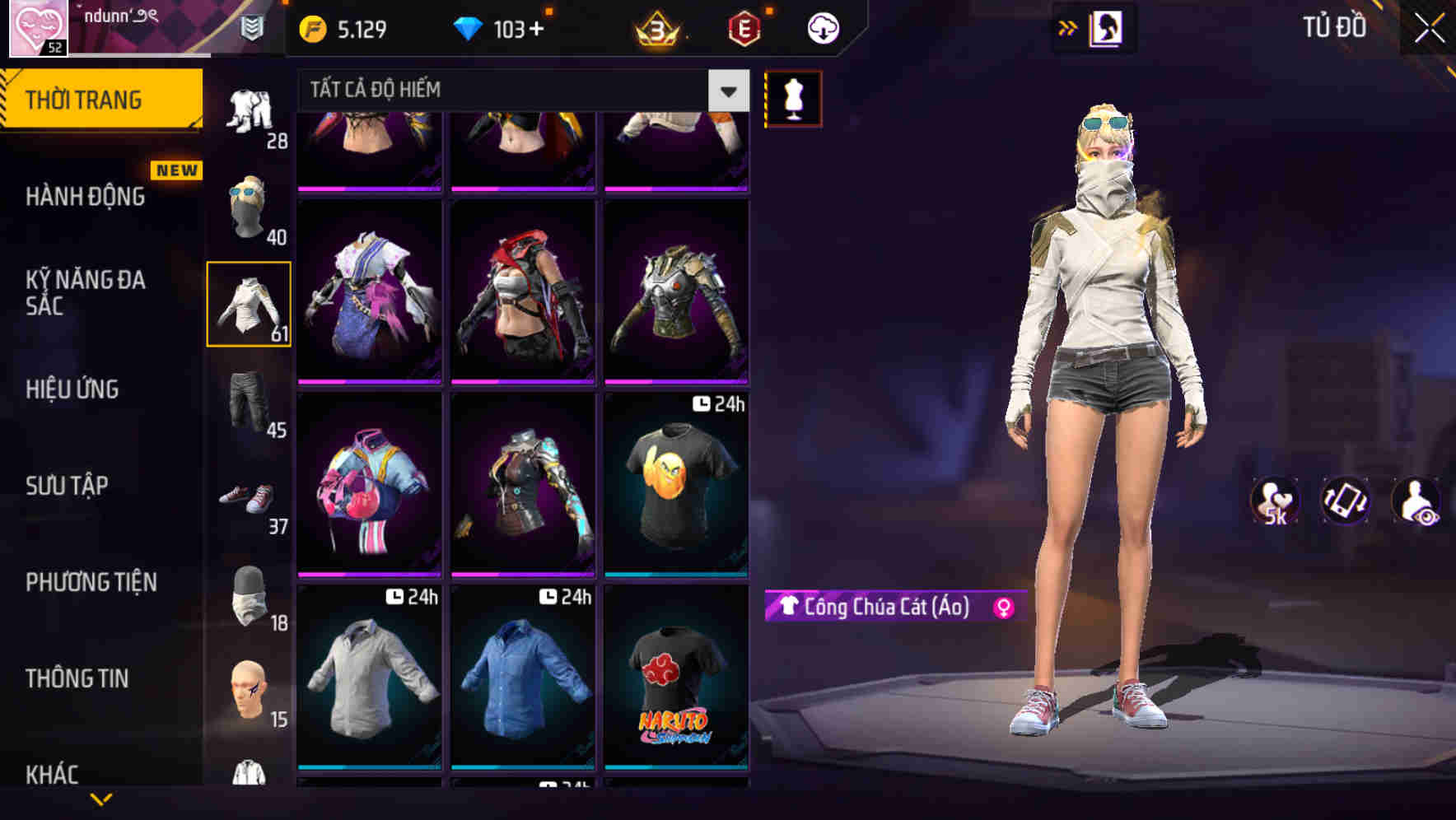This screenshot has width=1456, height=820.
Task: Expand the bottom chevron under KHÁC
Action: 101,798
